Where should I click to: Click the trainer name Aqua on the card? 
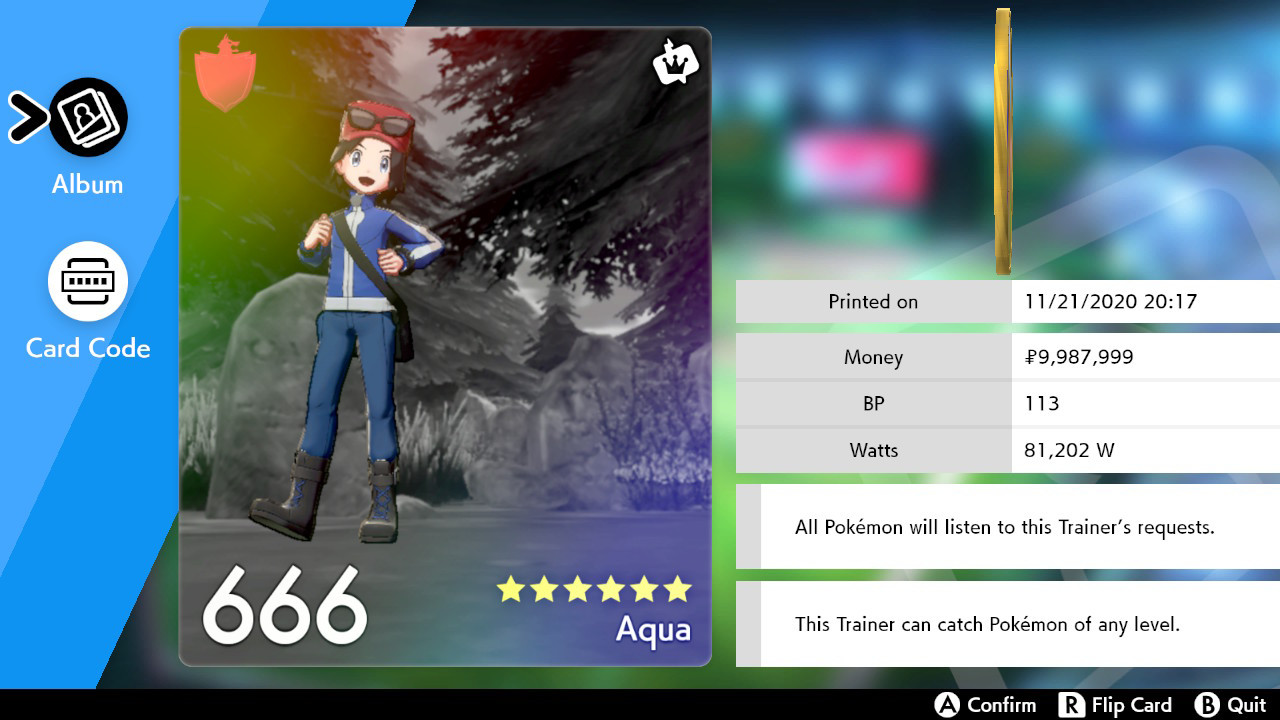tap(655, 631)
